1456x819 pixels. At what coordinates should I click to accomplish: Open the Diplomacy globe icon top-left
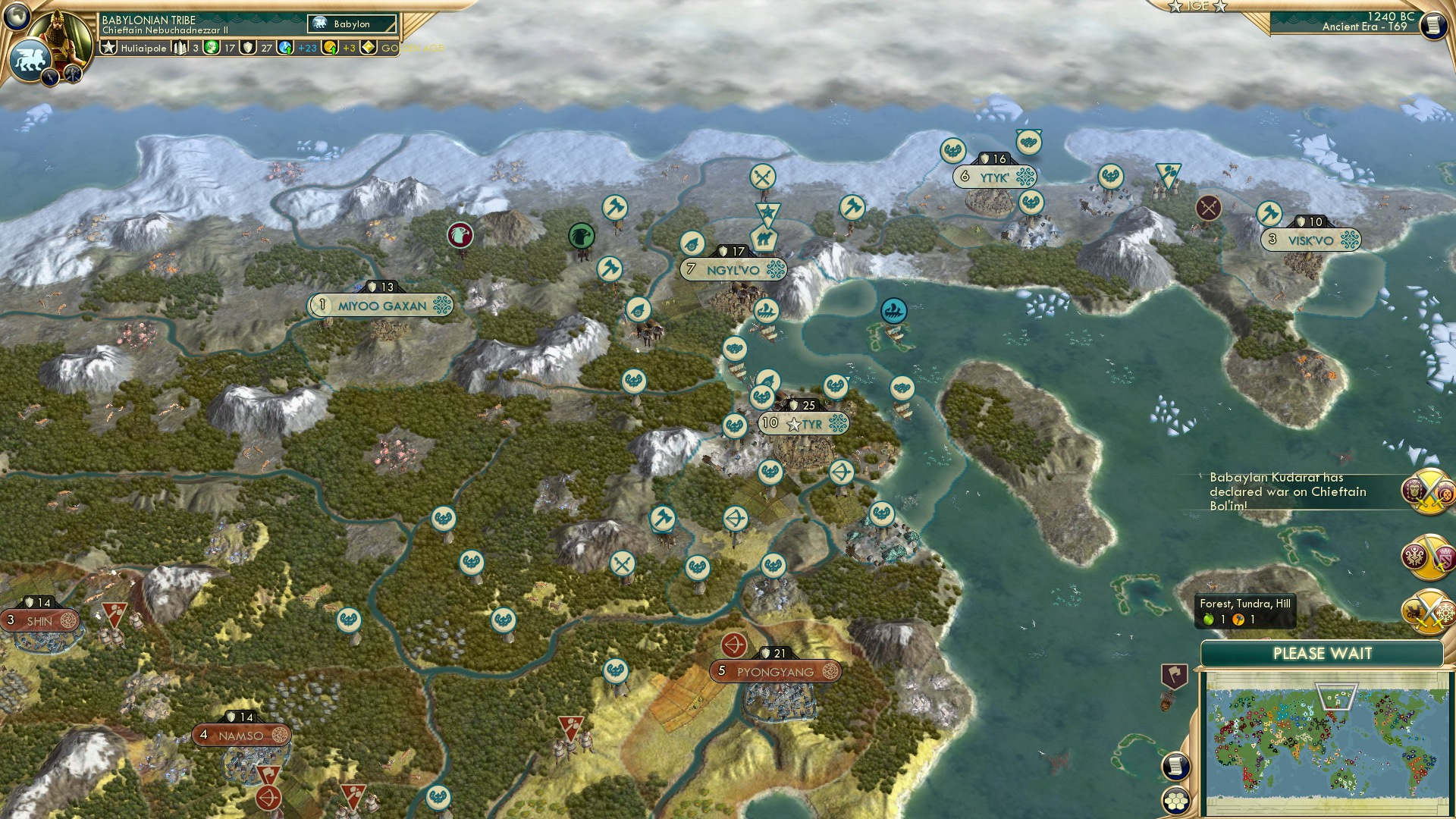(17, 17)
